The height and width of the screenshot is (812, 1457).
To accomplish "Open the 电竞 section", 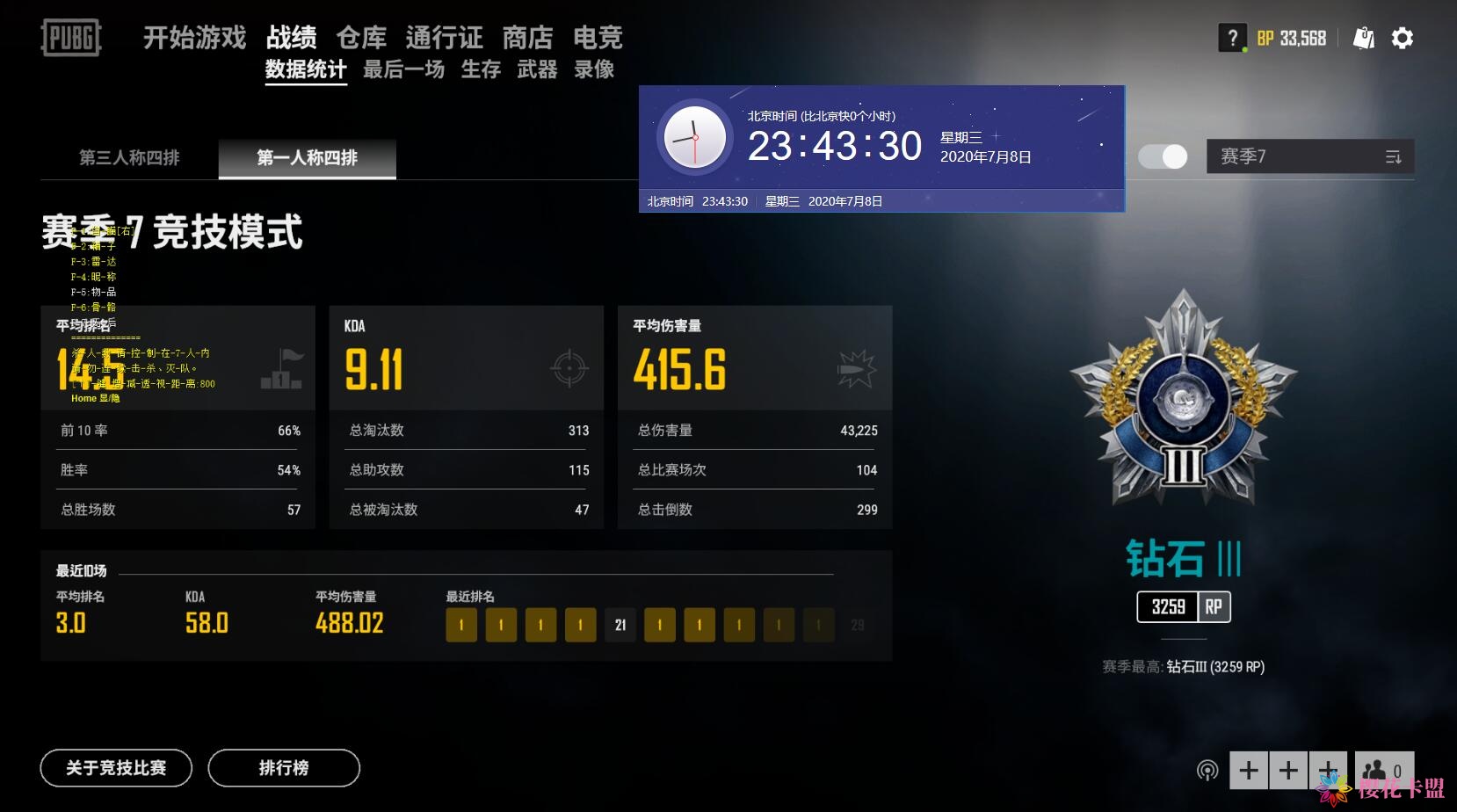I will tap(598, 38).
